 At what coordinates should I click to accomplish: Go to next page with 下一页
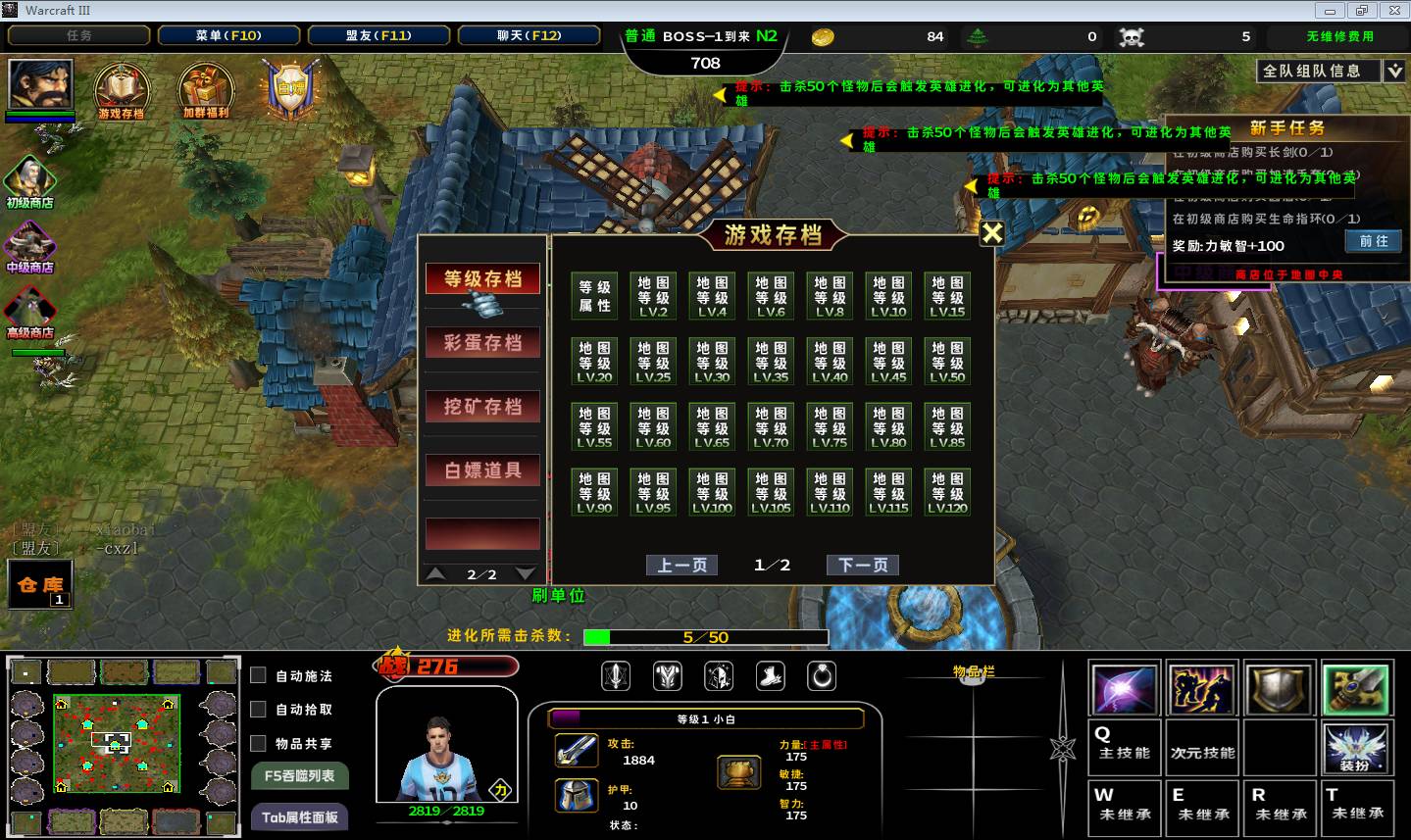click(863, 566)
